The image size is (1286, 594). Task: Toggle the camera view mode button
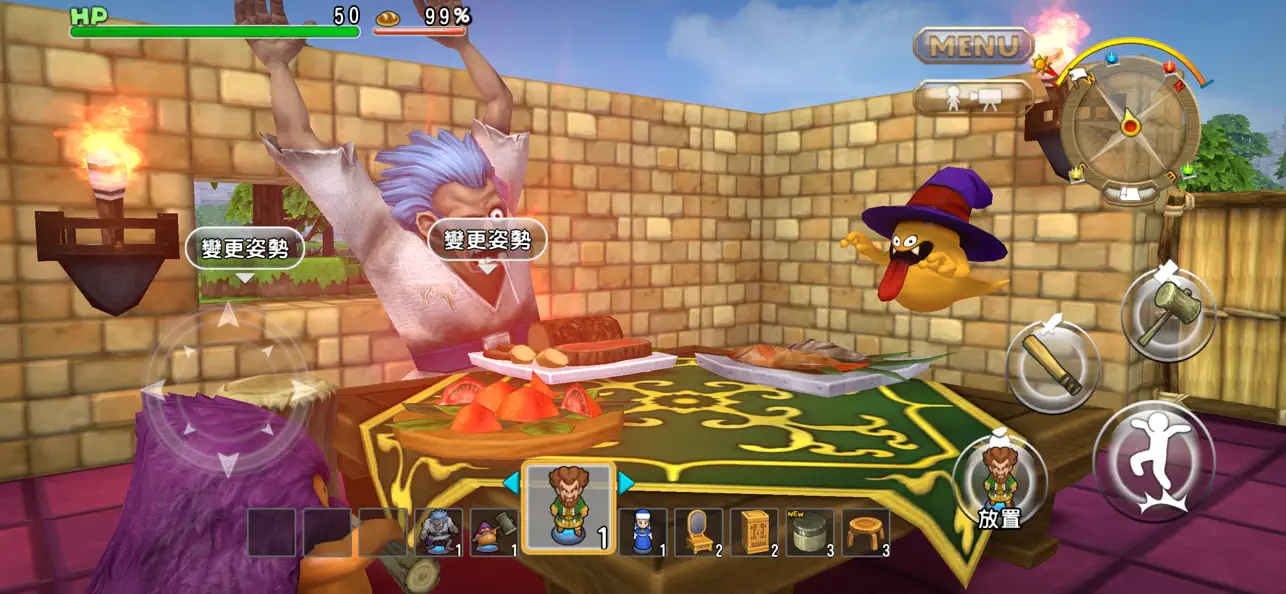coord(972,98)
